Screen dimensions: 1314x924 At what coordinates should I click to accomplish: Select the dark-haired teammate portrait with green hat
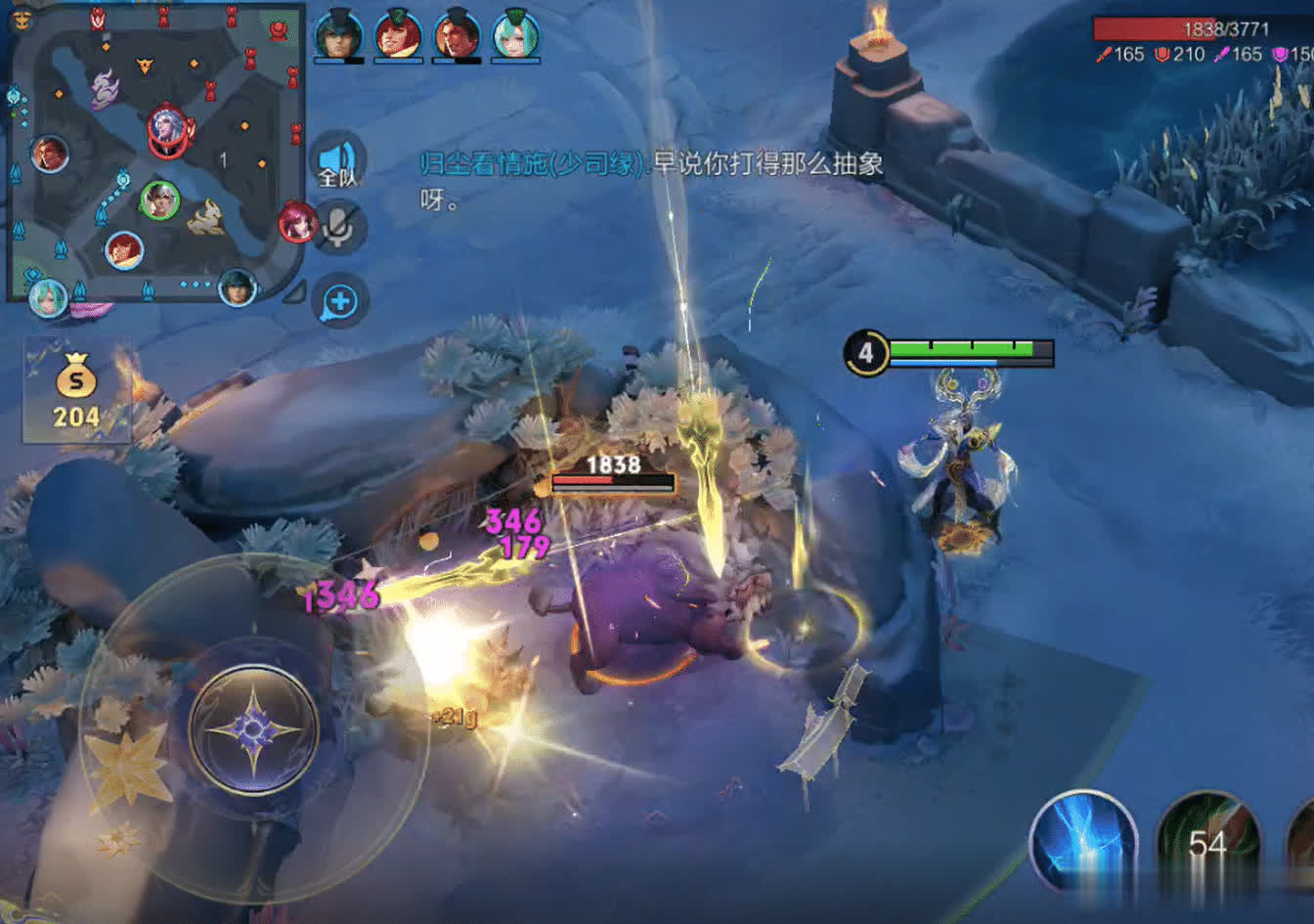tap(338, 35)
